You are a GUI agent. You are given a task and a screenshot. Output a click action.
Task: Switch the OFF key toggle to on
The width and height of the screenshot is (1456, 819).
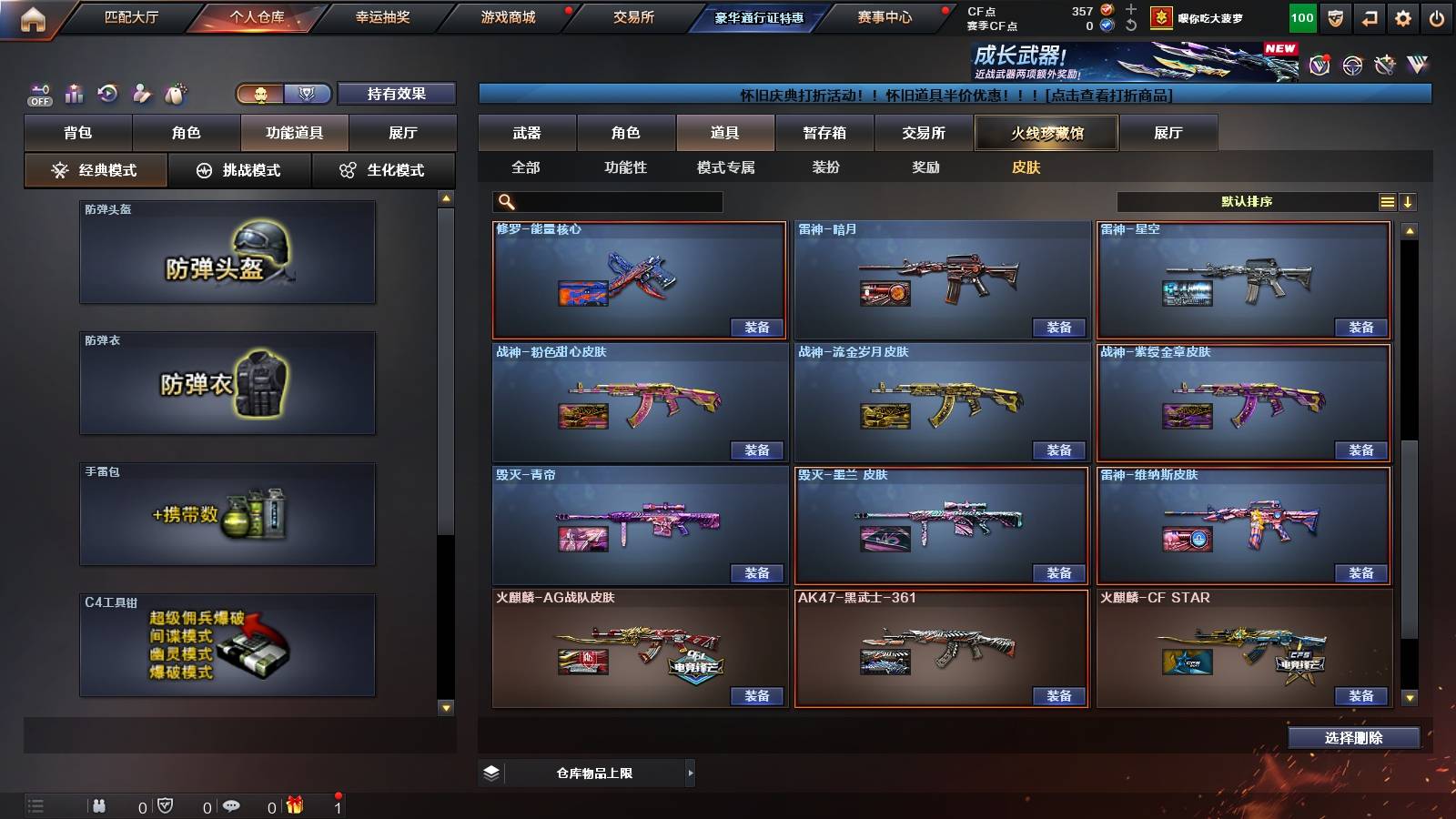click(38, 94)
